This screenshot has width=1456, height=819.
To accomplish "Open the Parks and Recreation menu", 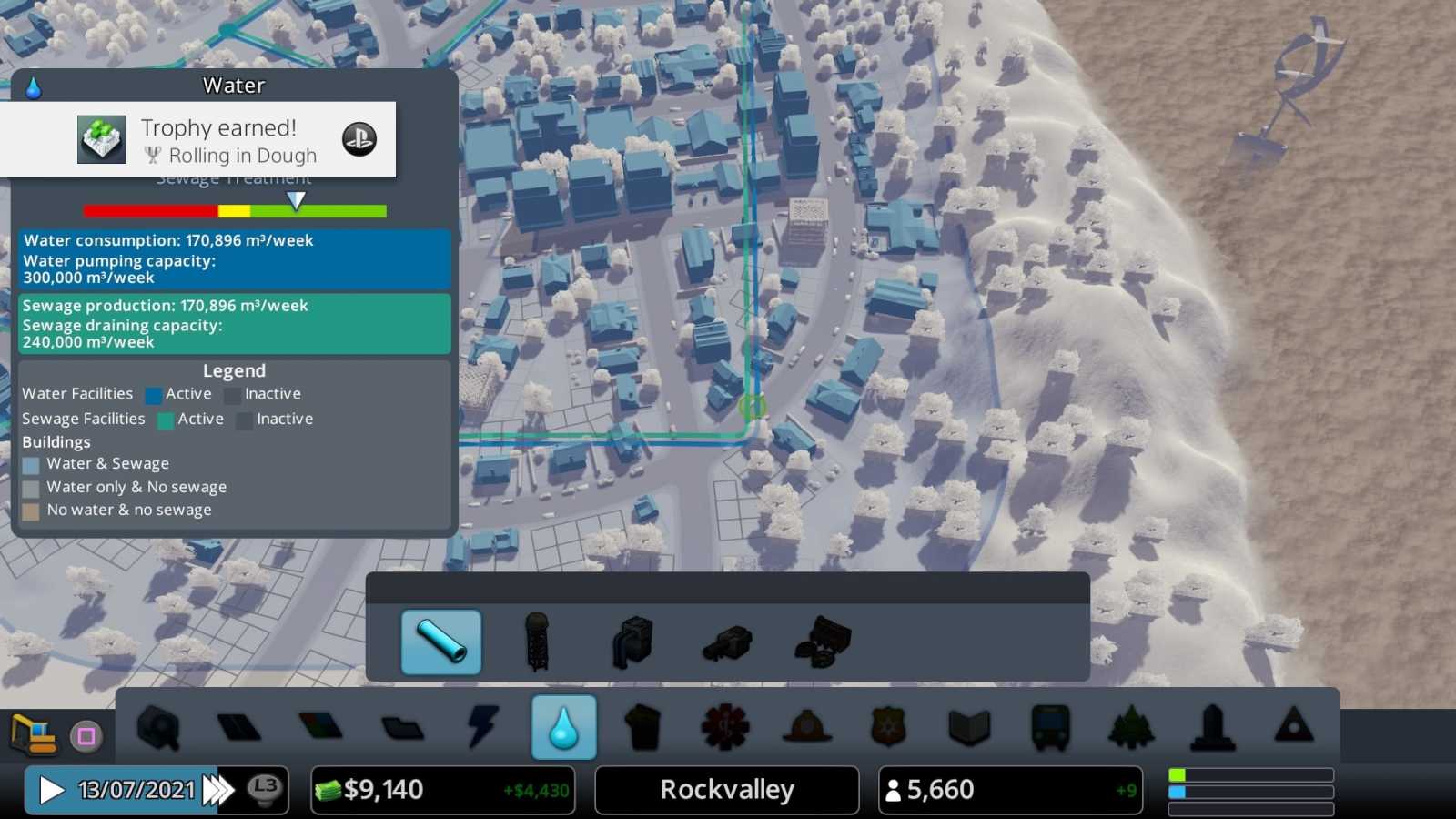I will pyautogui.click(x=1128, y=726).
